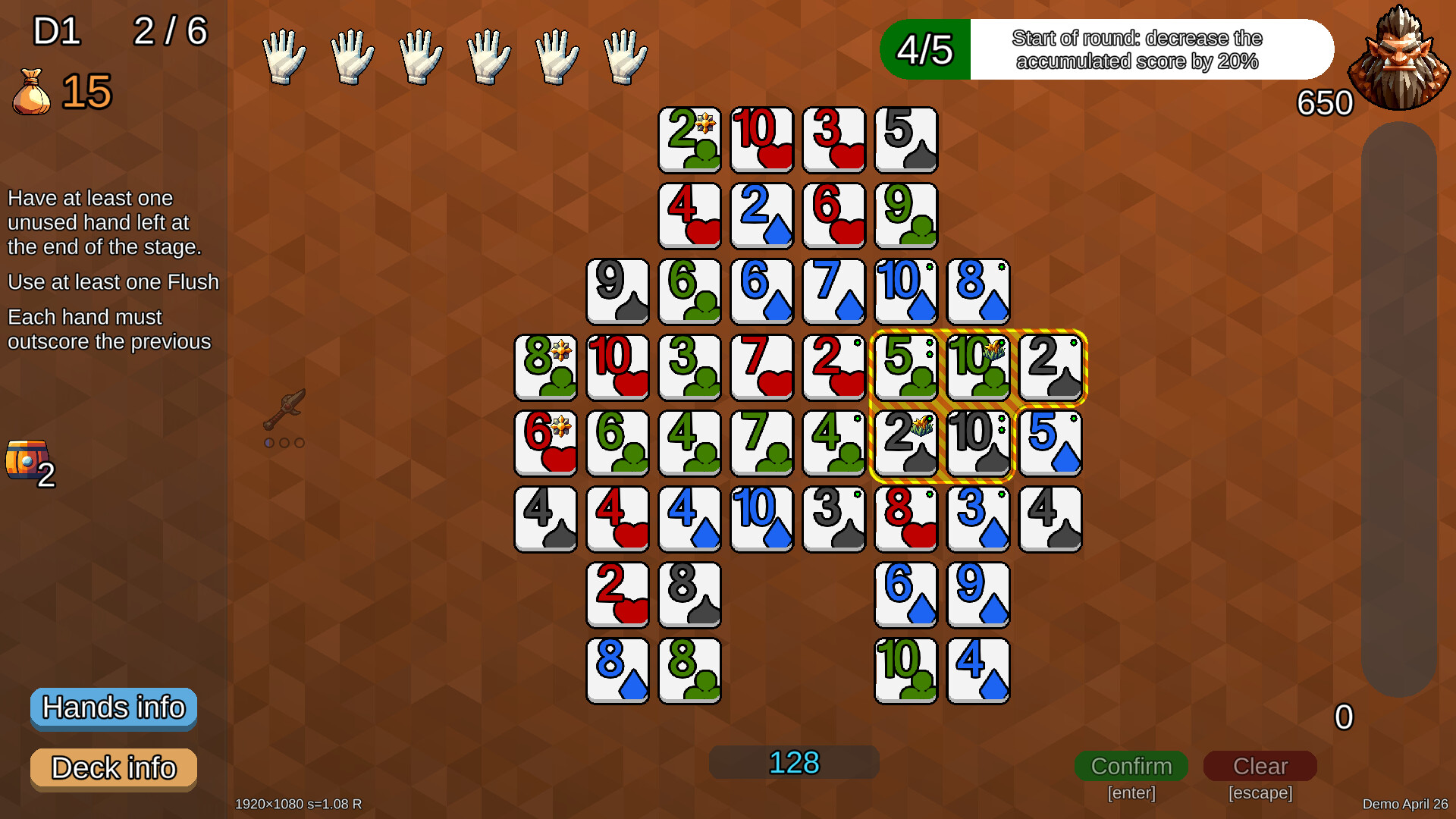Select the starred green 2 card

coord(689,140)
